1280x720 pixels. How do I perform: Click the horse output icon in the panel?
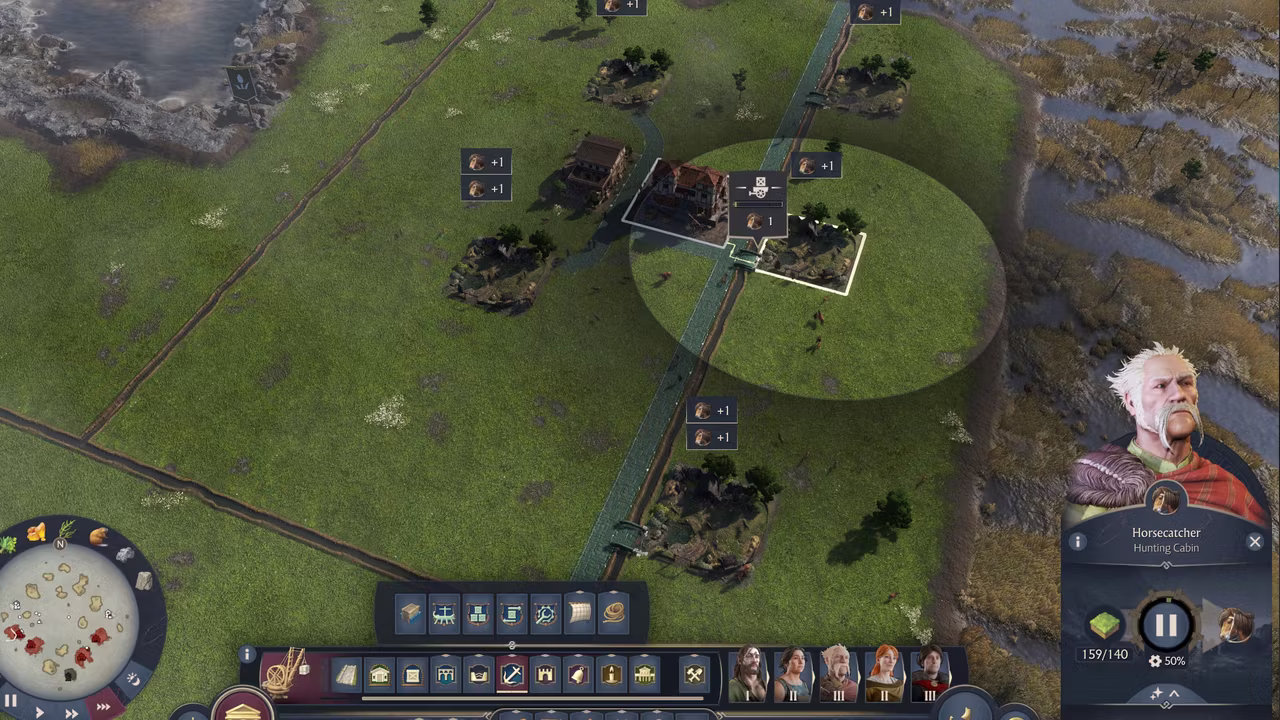(x=1236, y=626)
